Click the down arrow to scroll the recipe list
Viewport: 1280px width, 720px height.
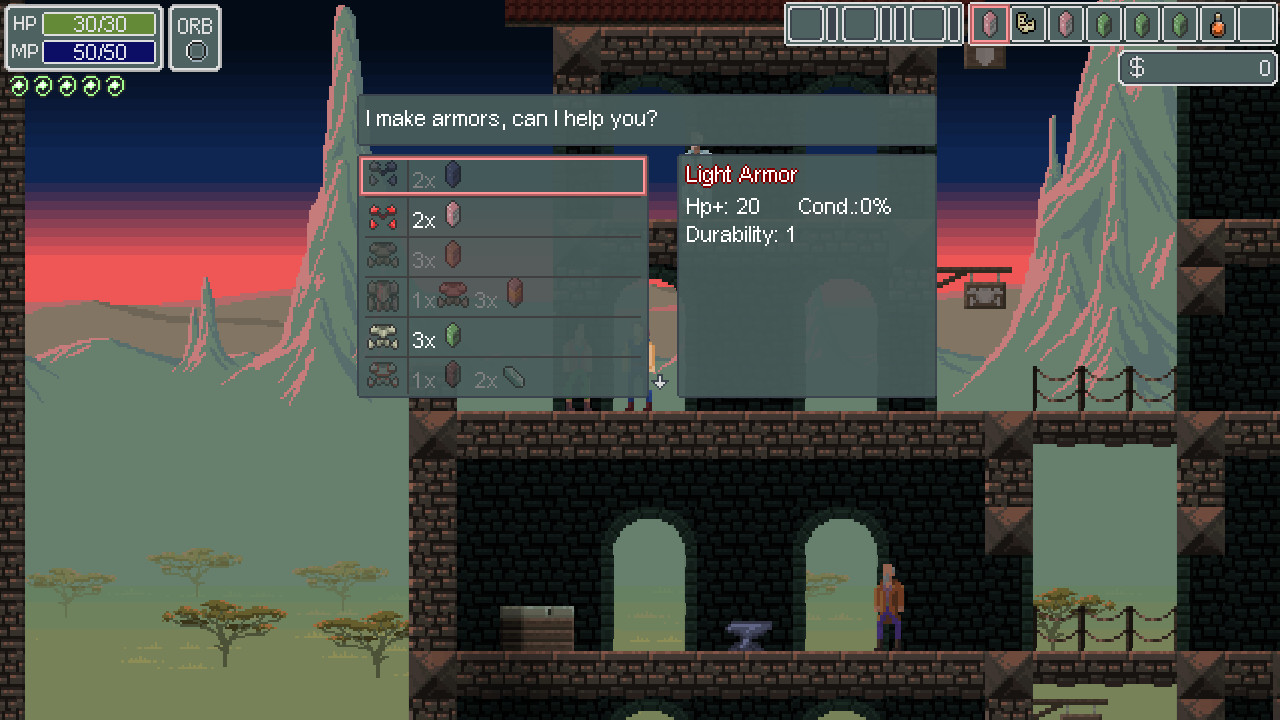pos(659,382)
